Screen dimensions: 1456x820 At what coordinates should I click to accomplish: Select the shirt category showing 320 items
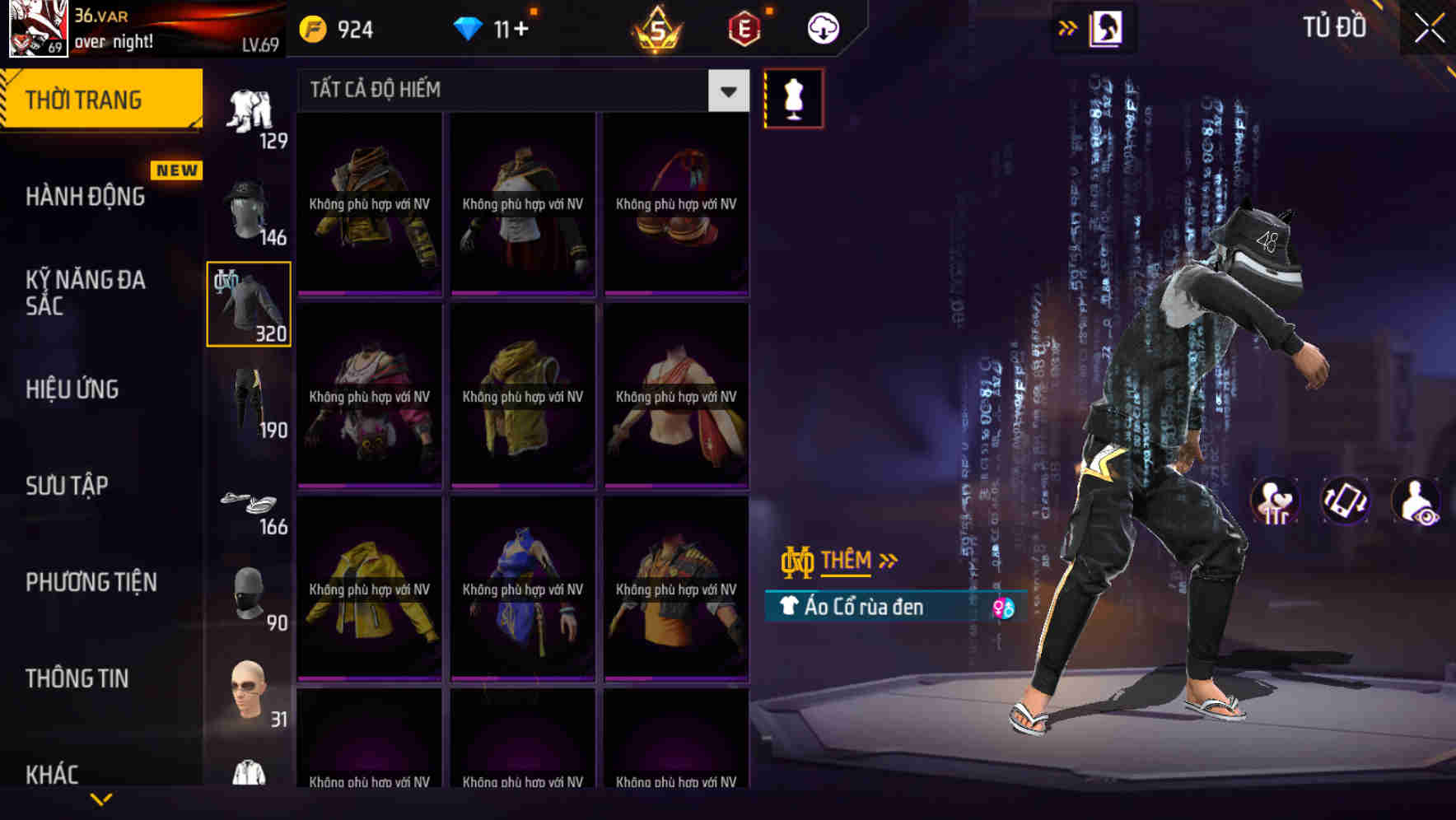248,303
